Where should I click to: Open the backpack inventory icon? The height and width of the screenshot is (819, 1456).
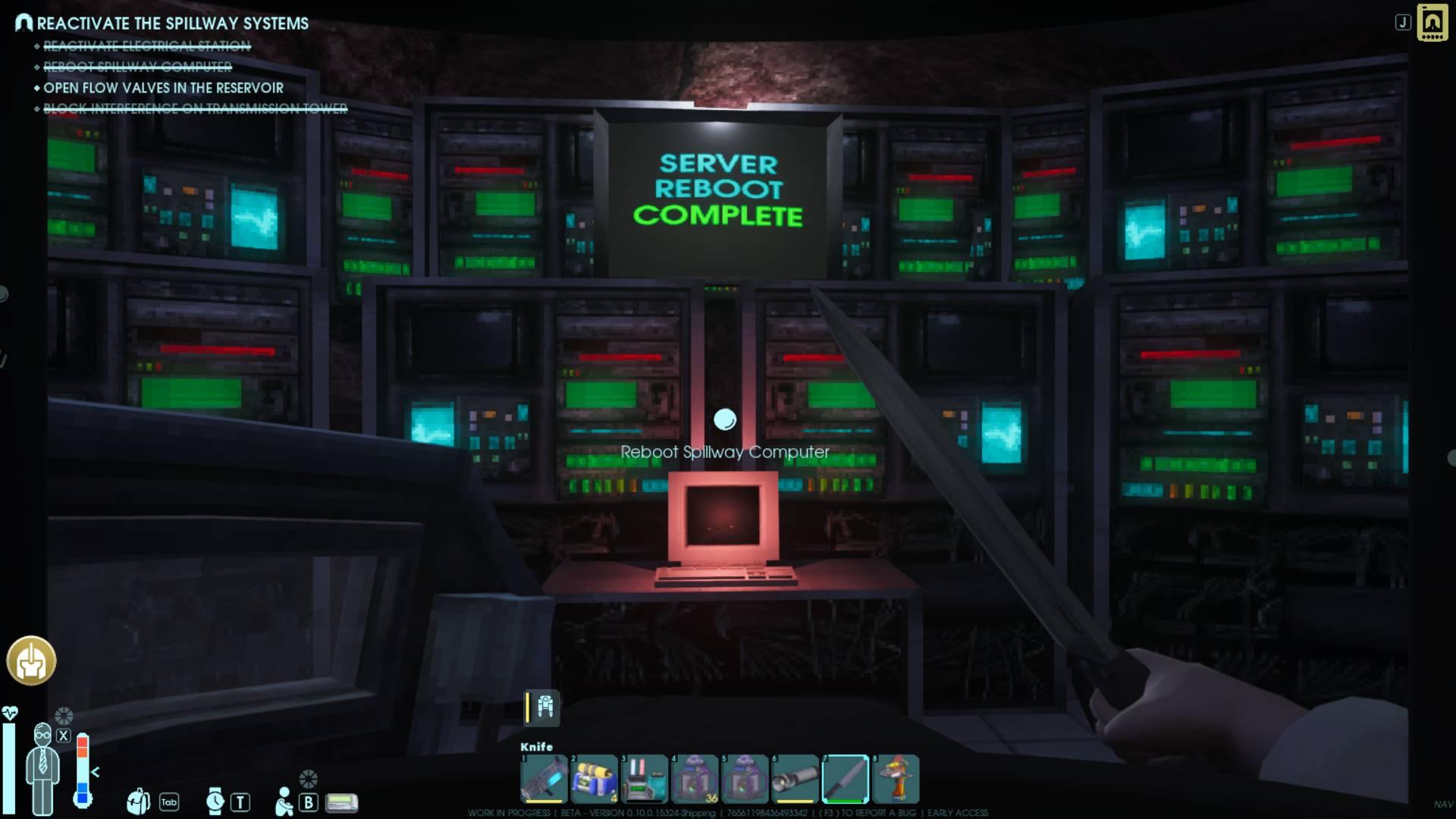(138, 801)
